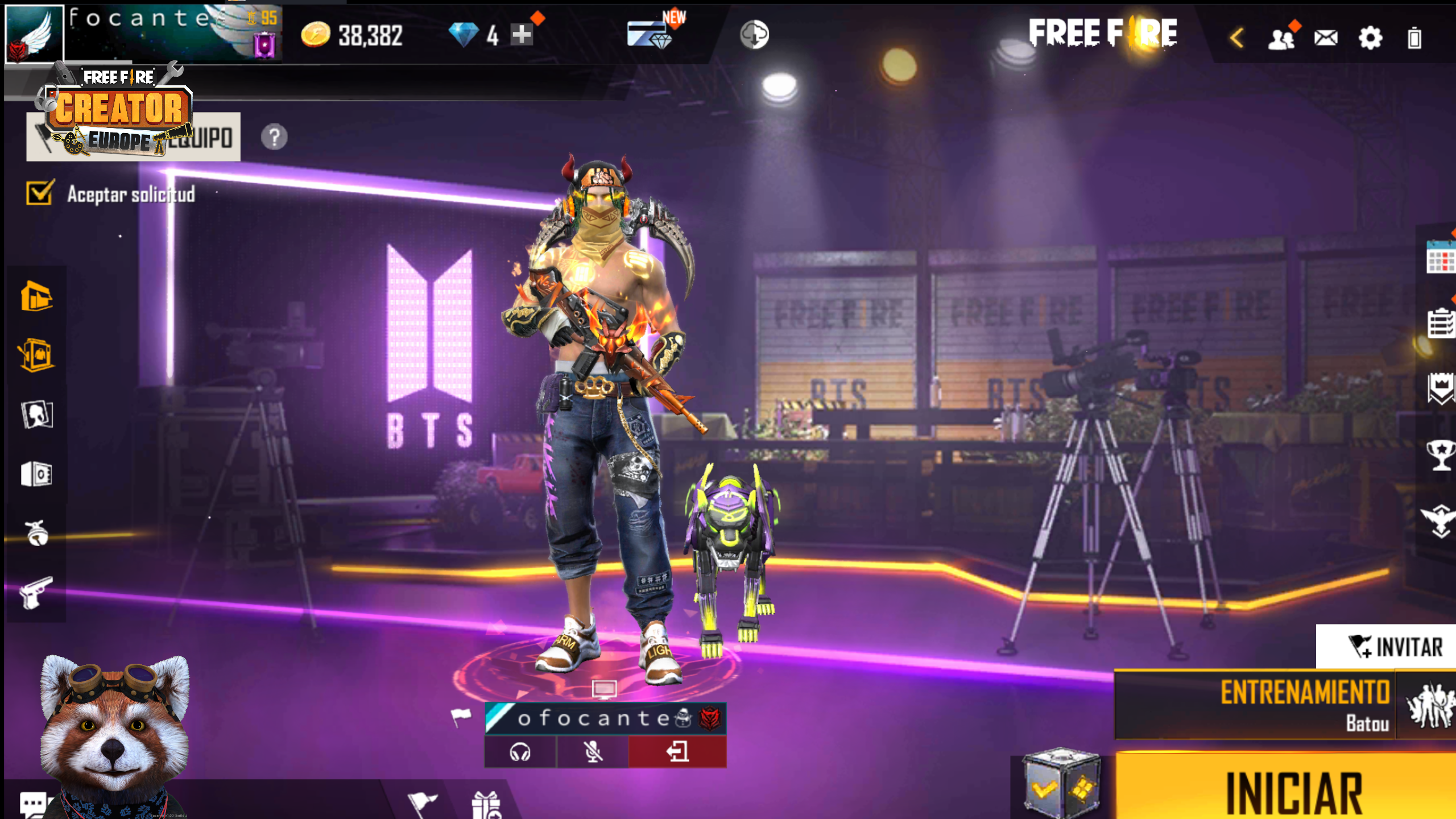Open the friends list icon

click(x=1281, y=39)
